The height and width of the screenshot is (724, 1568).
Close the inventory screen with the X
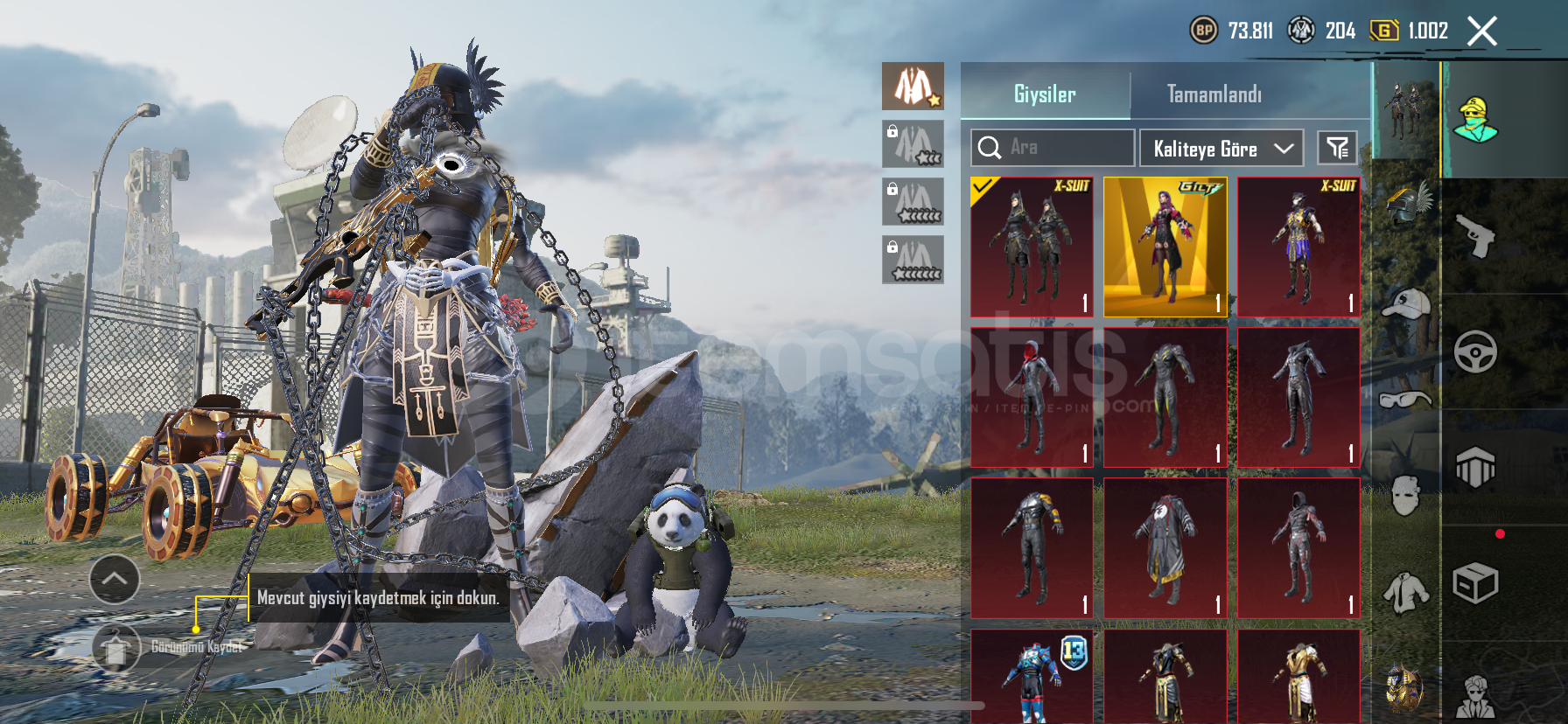tap(1481, 31)
